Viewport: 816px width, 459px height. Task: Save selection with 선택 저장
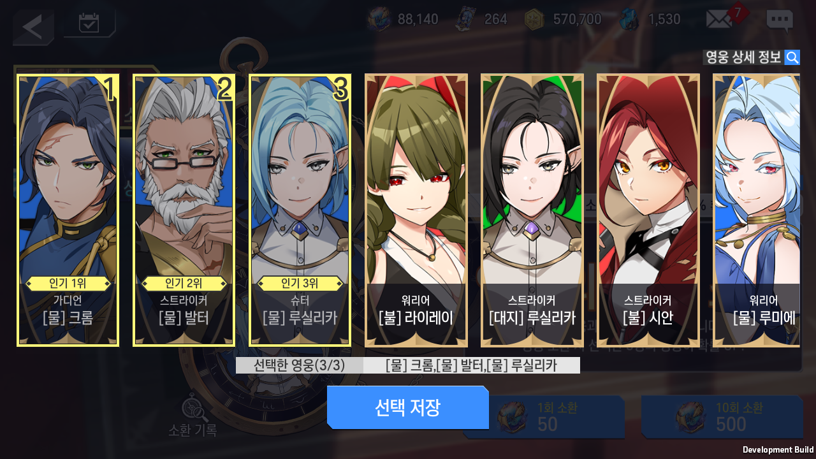407,407
